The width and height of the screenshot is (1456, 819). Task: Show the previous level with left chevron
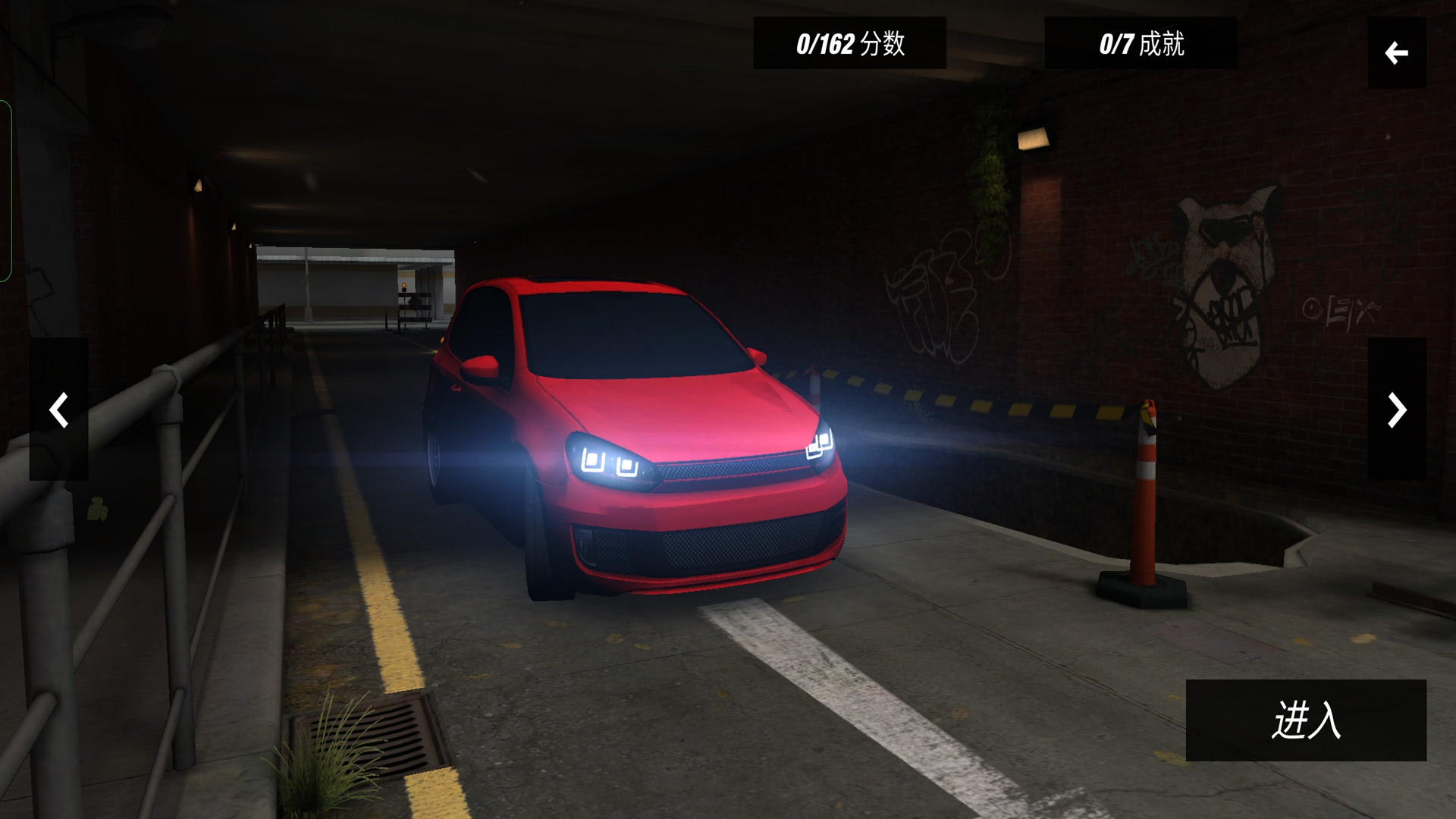pos(58,409)
